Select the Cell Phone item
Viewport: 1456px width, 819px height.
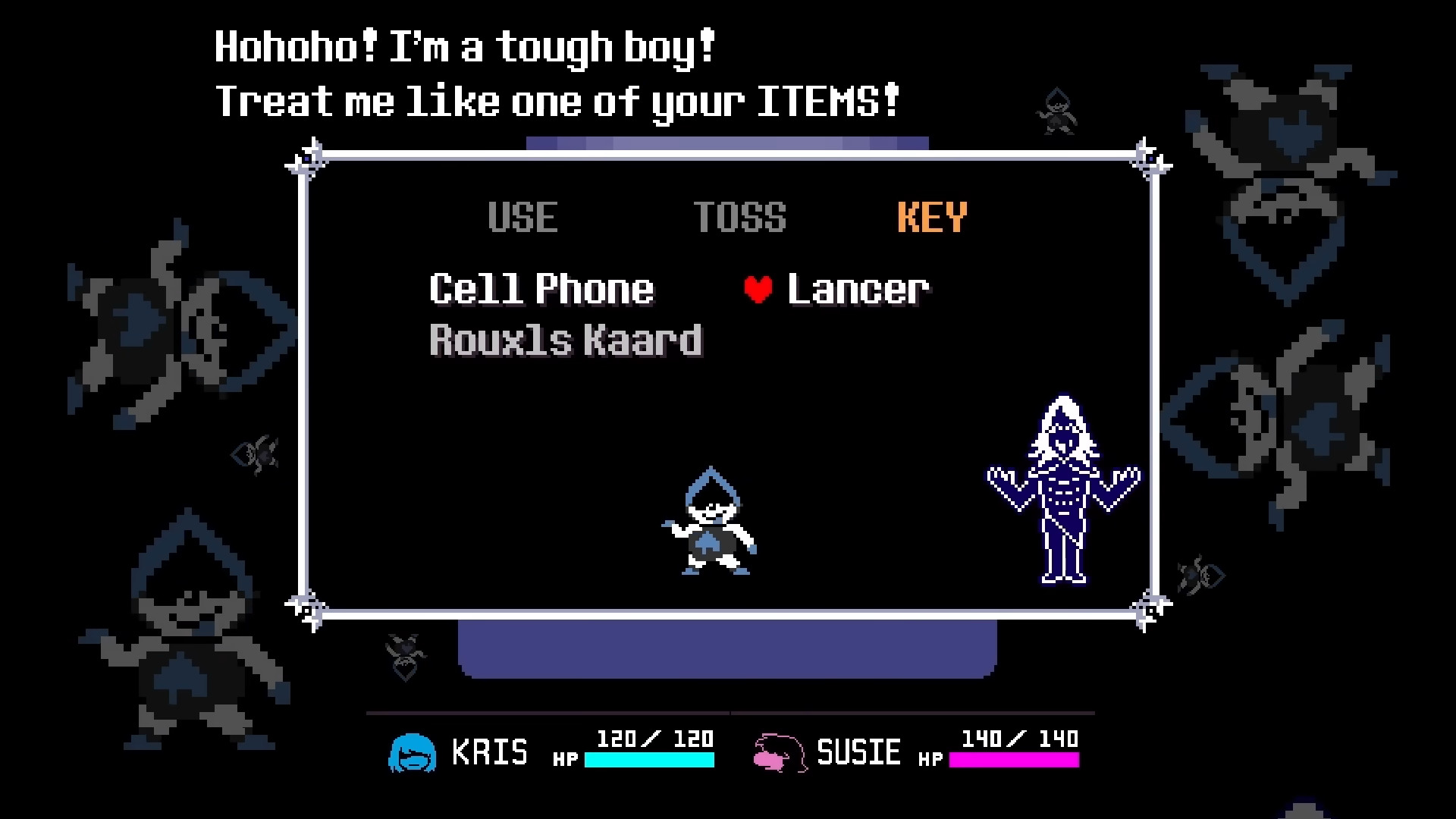tap(541, 288)
